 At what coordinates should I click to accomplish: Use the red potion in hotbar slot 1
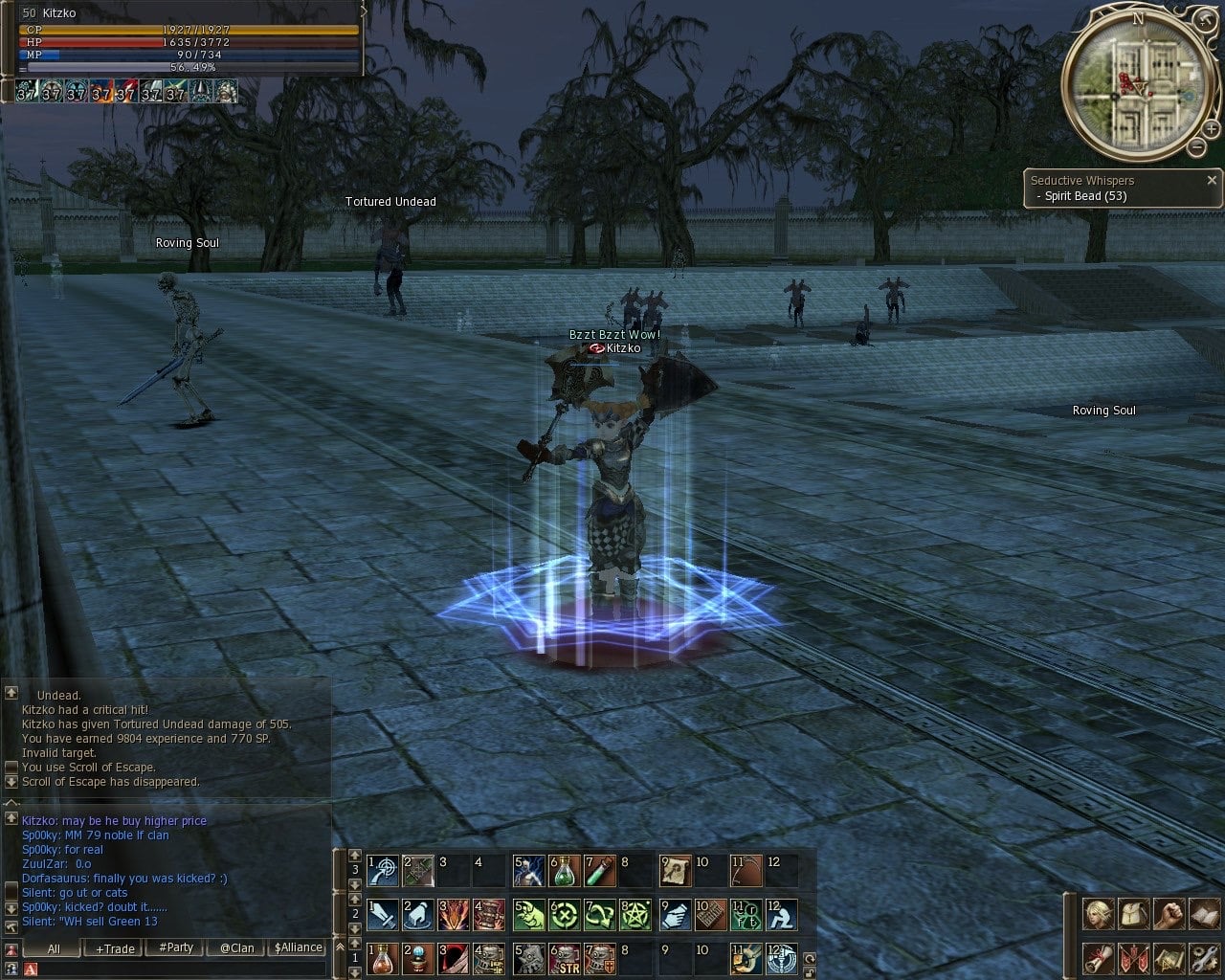point(383,957)
